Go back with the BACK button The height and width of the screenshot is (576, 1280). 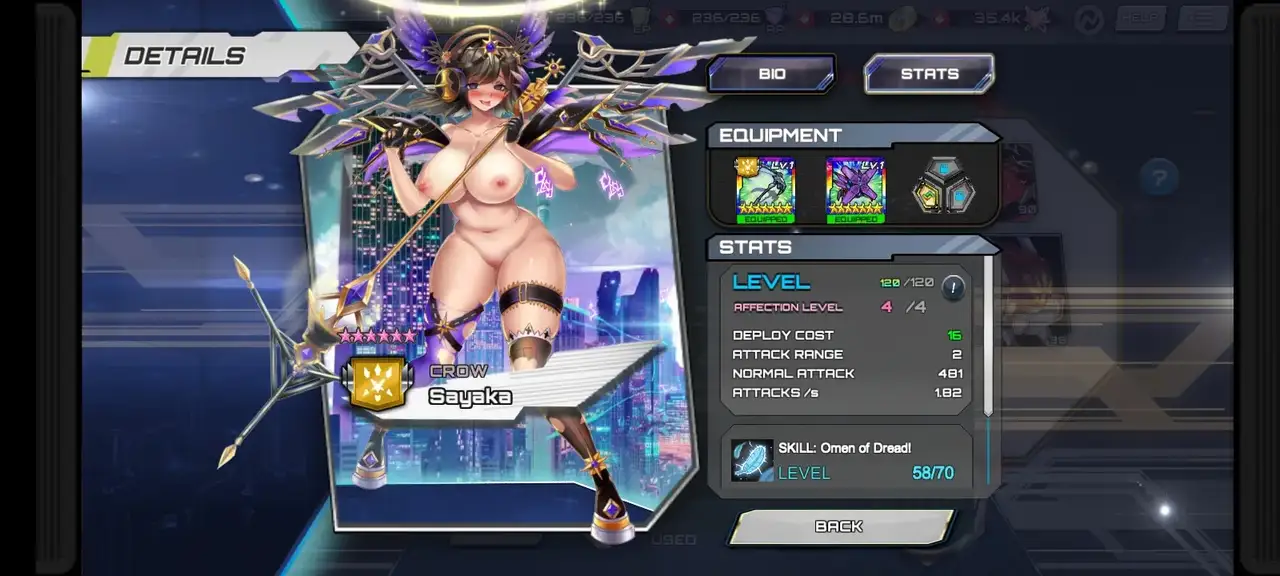click(839, 527)
